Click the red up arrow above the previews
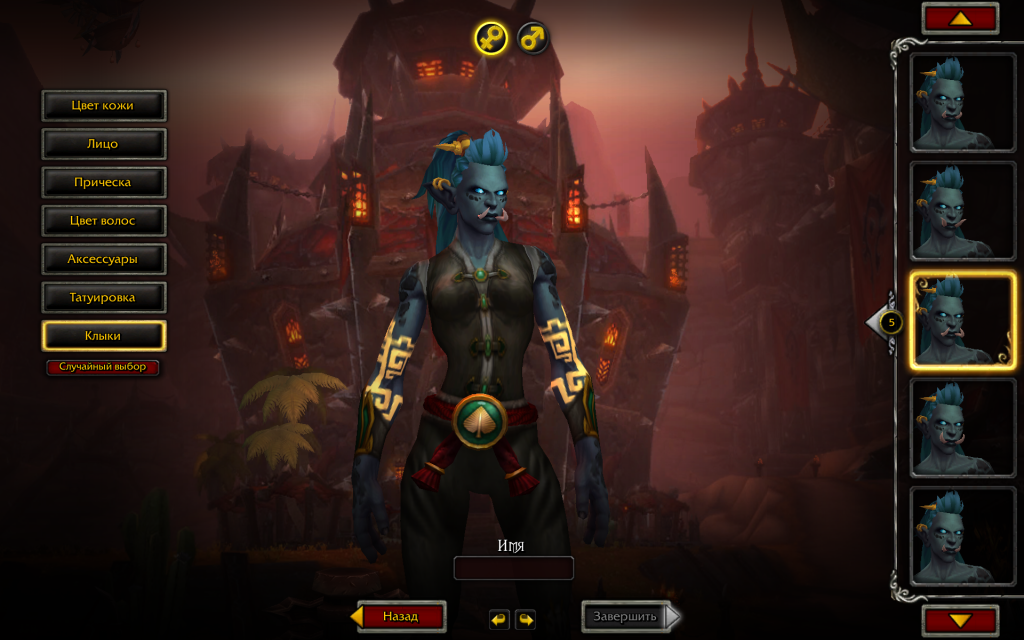 click(x=960, y=18)
